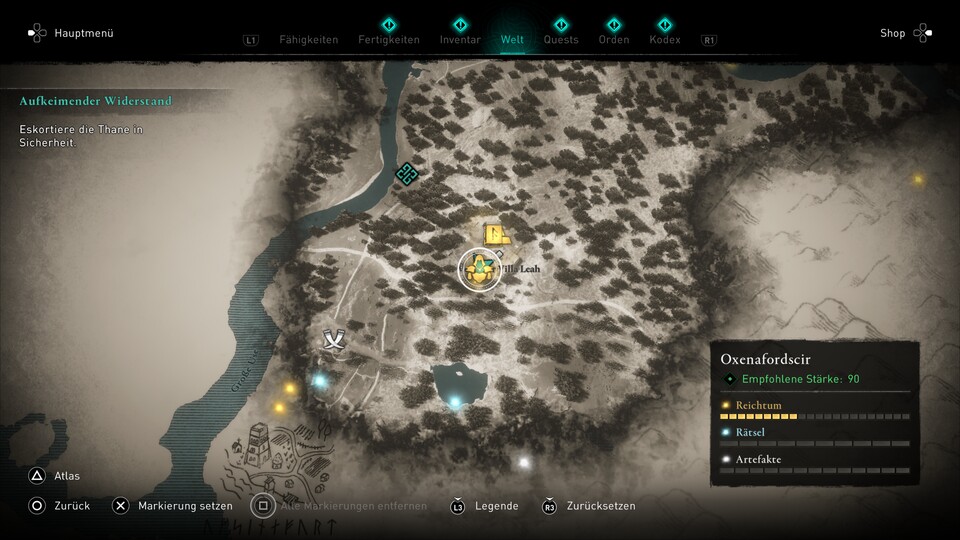The height and width of the screenshot is (540, 960).
Task: Click the glowing blue Rätsel dot in the lake
Action: pyautogui.click(x=455, y=402)
